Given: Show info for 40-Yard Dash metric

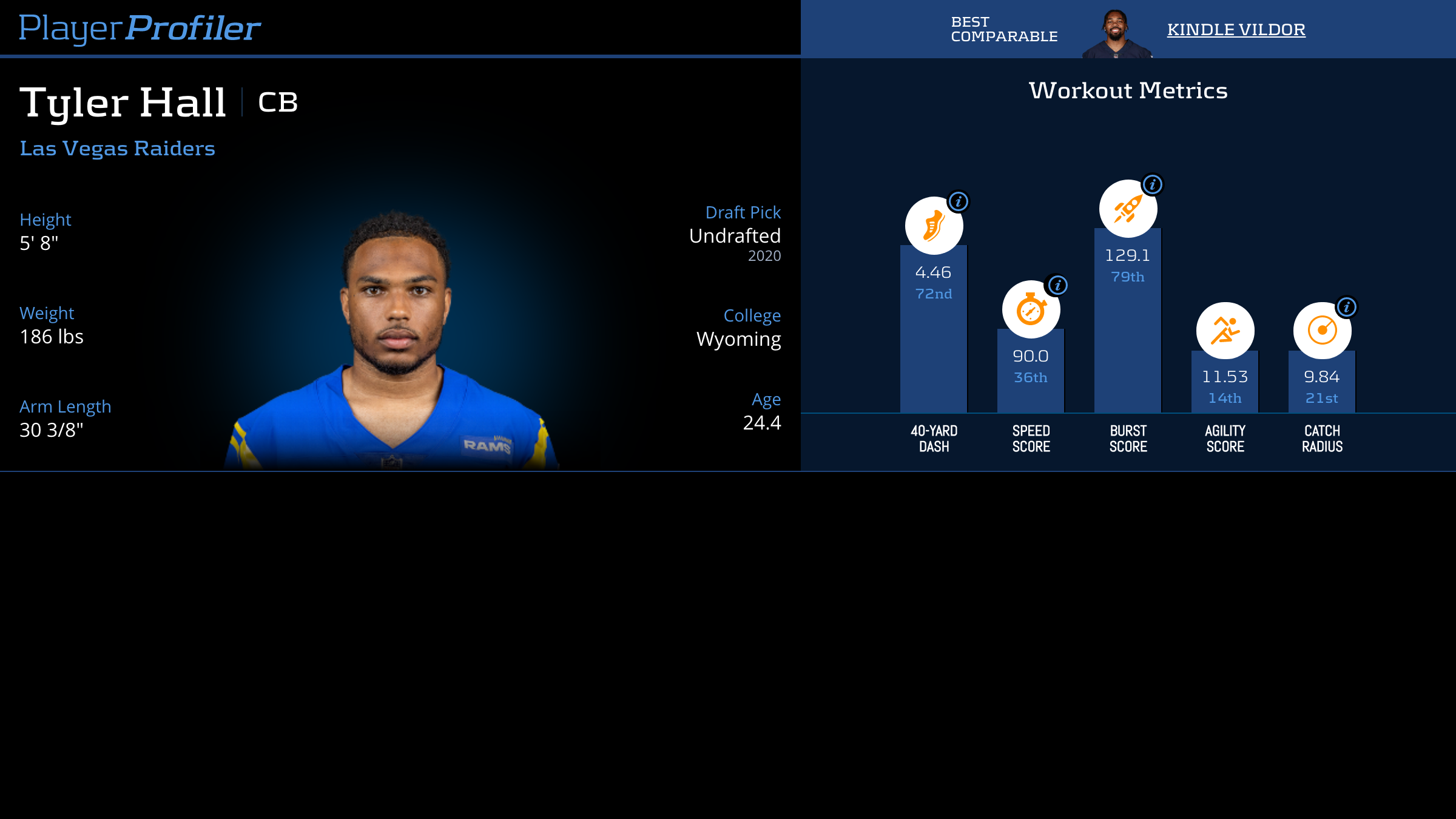Looking at the screenshot, I should click(959, 201).
